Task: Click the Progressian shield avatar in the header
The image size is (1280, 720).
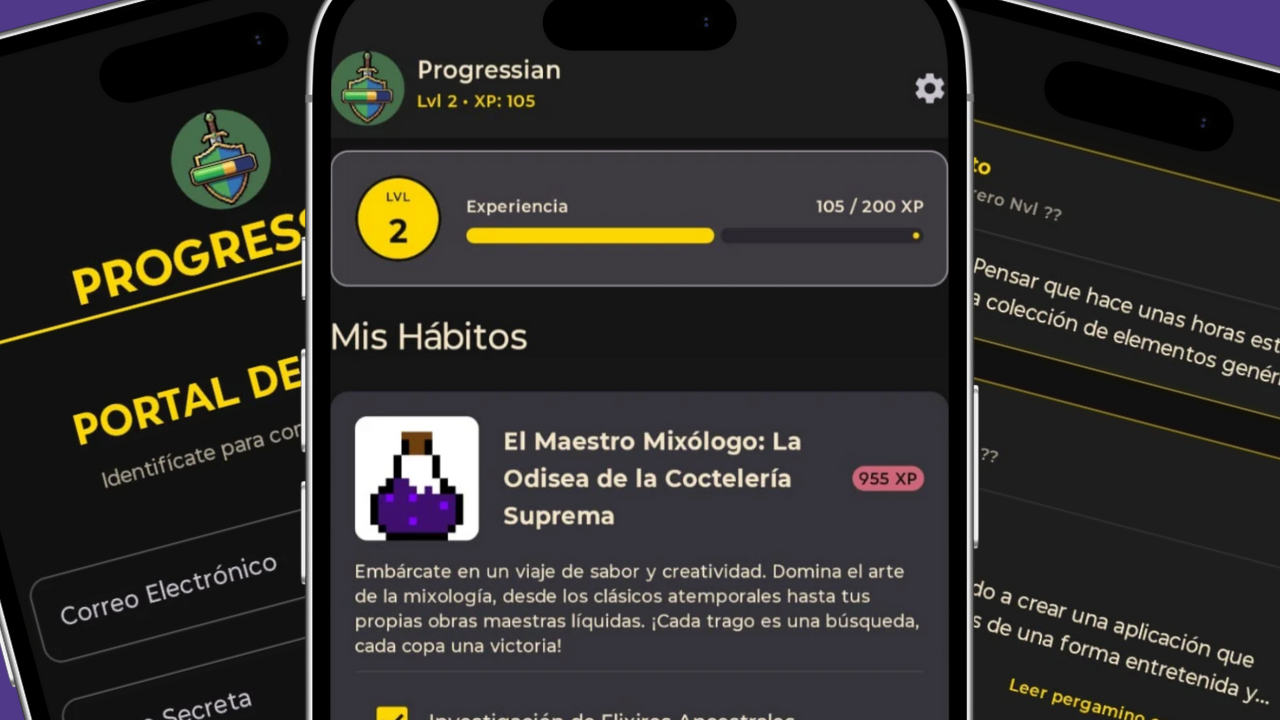Action: [x=368, y=86]
